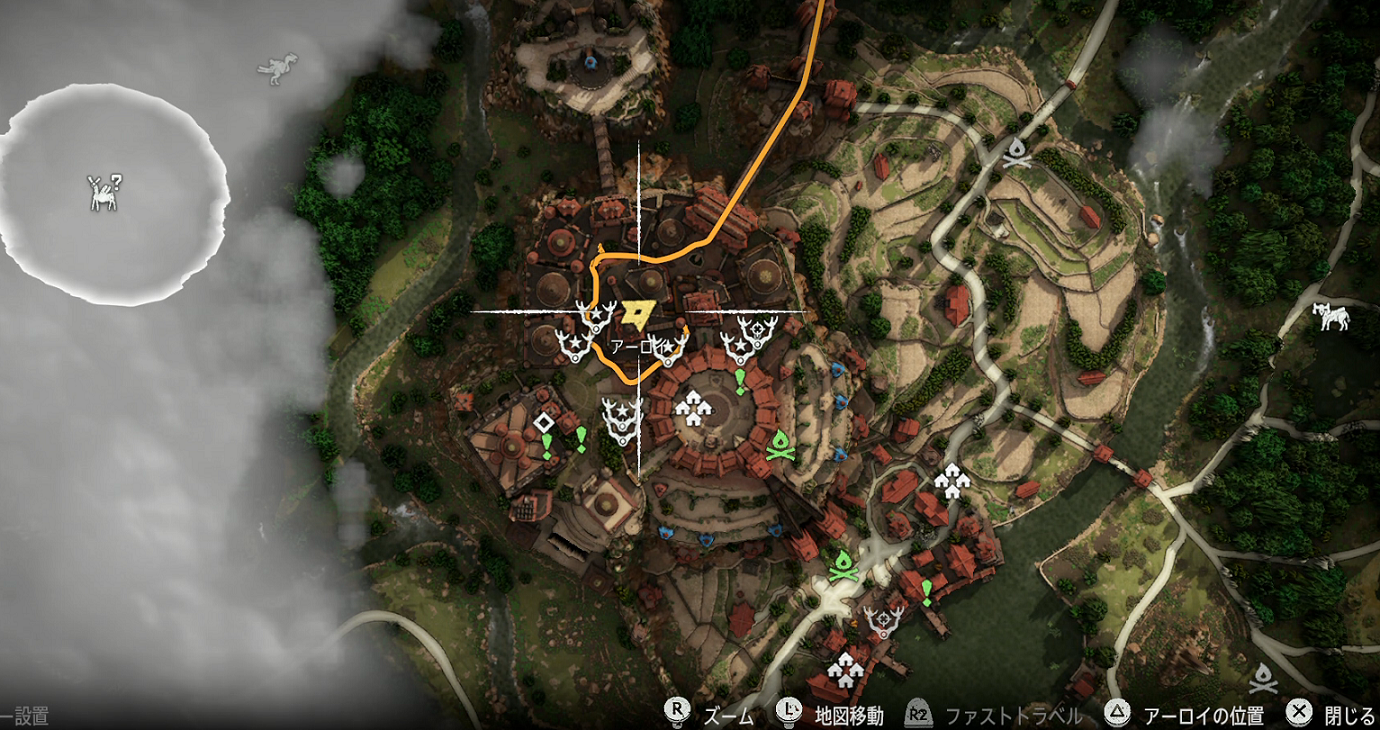Select the unknown machine site question-mark icon
Viewport: 1380px width, 730px height.
click(x=103, y=193)
